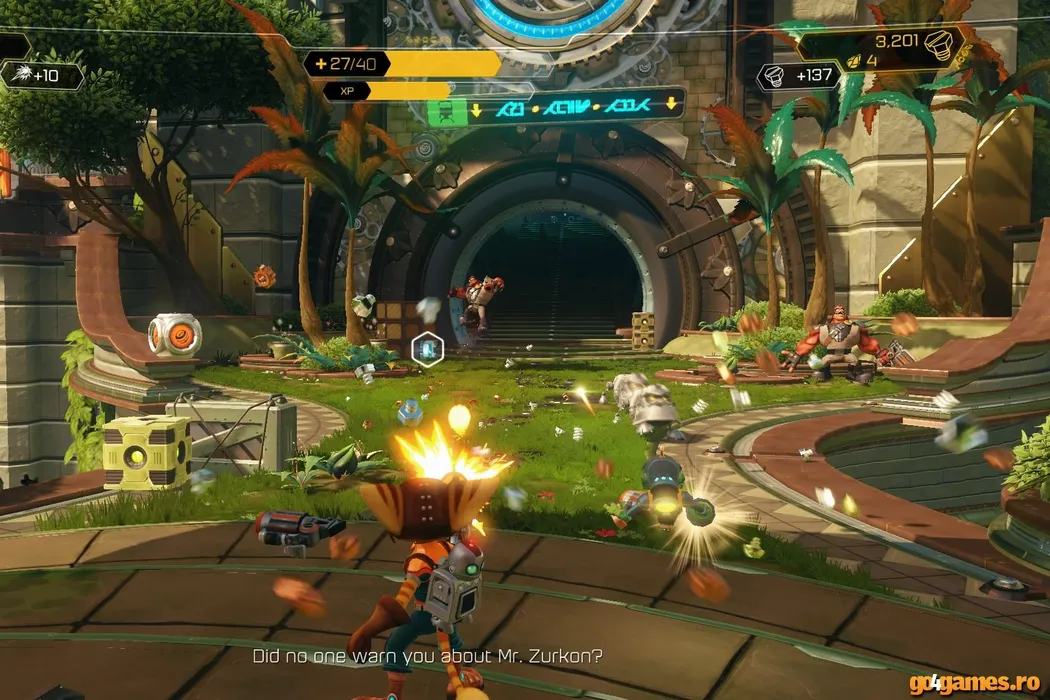Click the hexagonal target marker over the crate

point(427,348)
